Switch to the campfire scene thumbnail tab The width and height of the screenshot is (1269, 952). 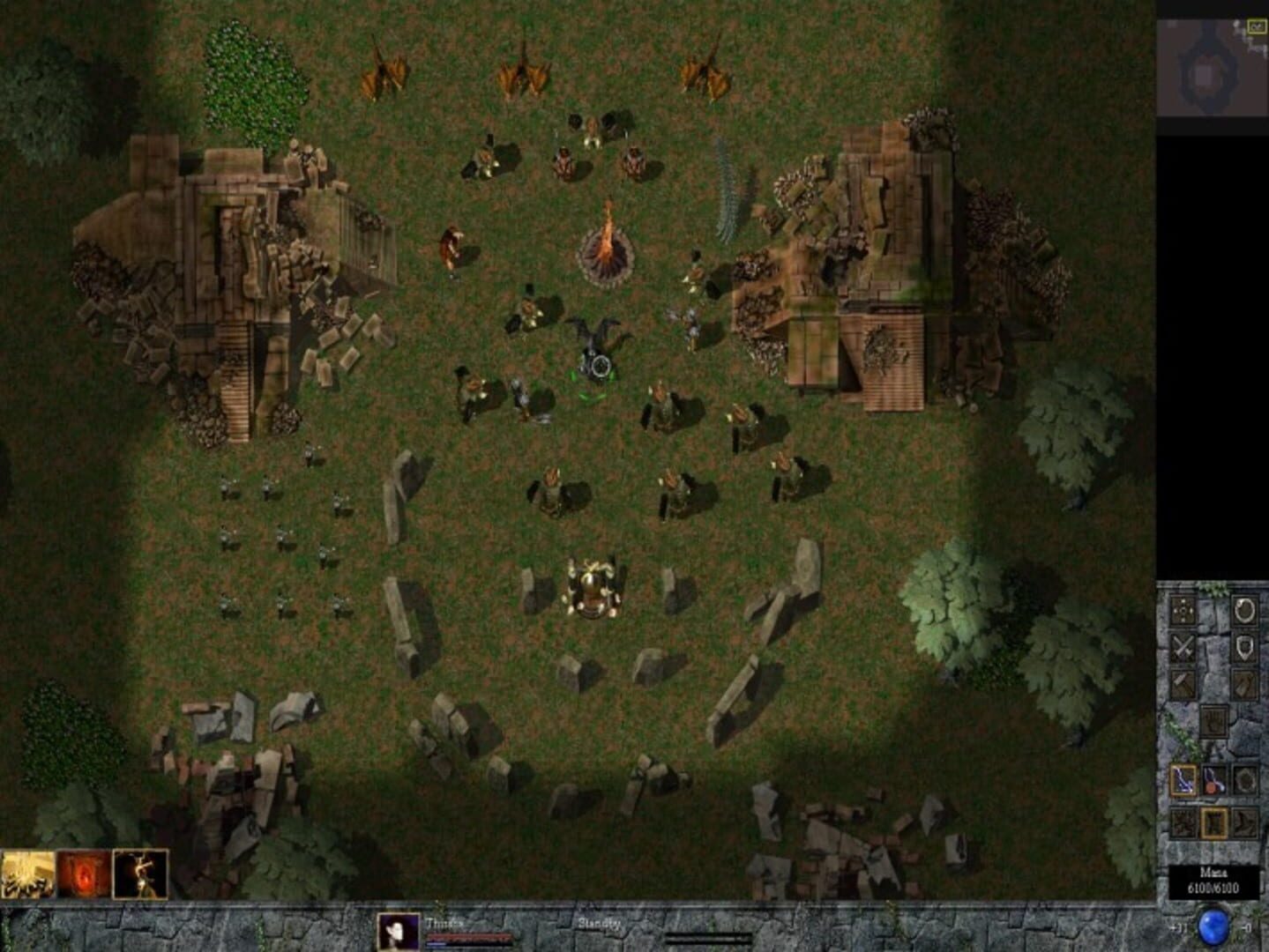(x=28, y=872)
